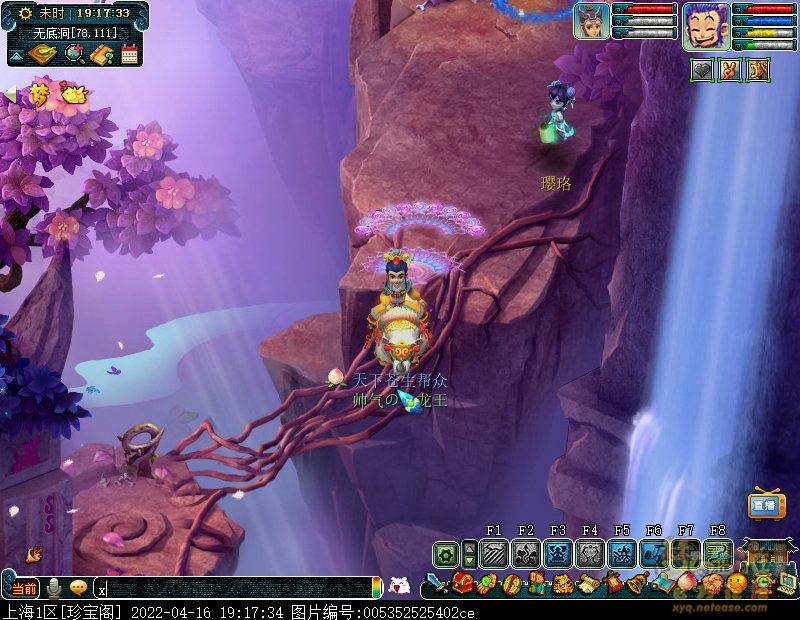
Task: Click the chat input field
Action: pos(235,589)
